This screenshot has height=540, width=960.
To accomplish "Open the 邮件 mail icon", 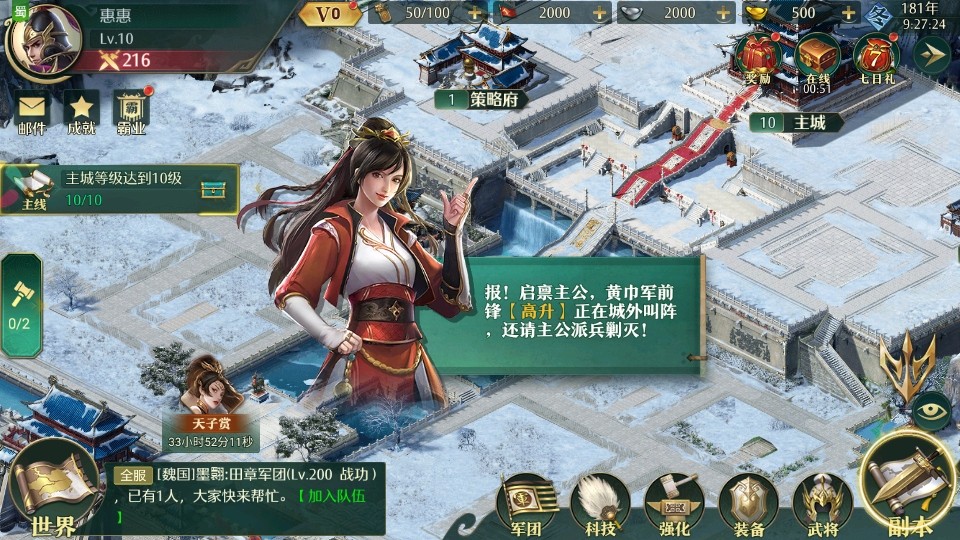I will click(32, 109).
